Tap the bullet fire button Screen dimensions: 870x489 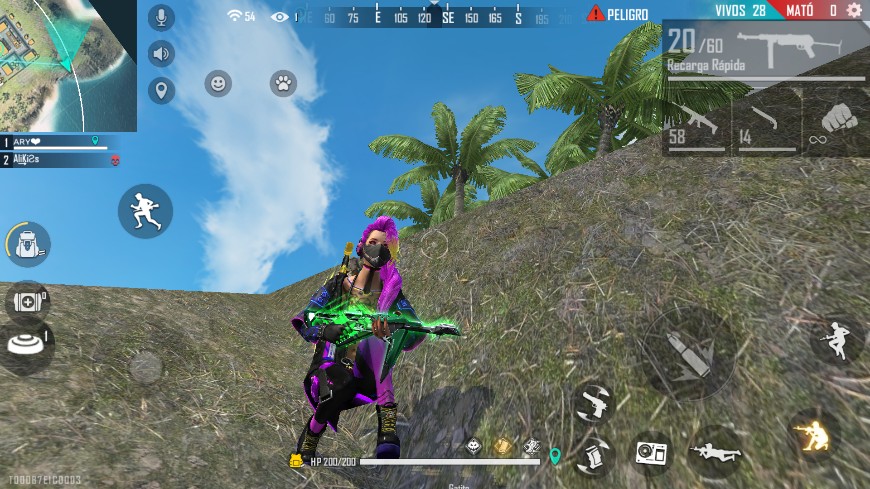pyautogui.click(x=689, y=353)
